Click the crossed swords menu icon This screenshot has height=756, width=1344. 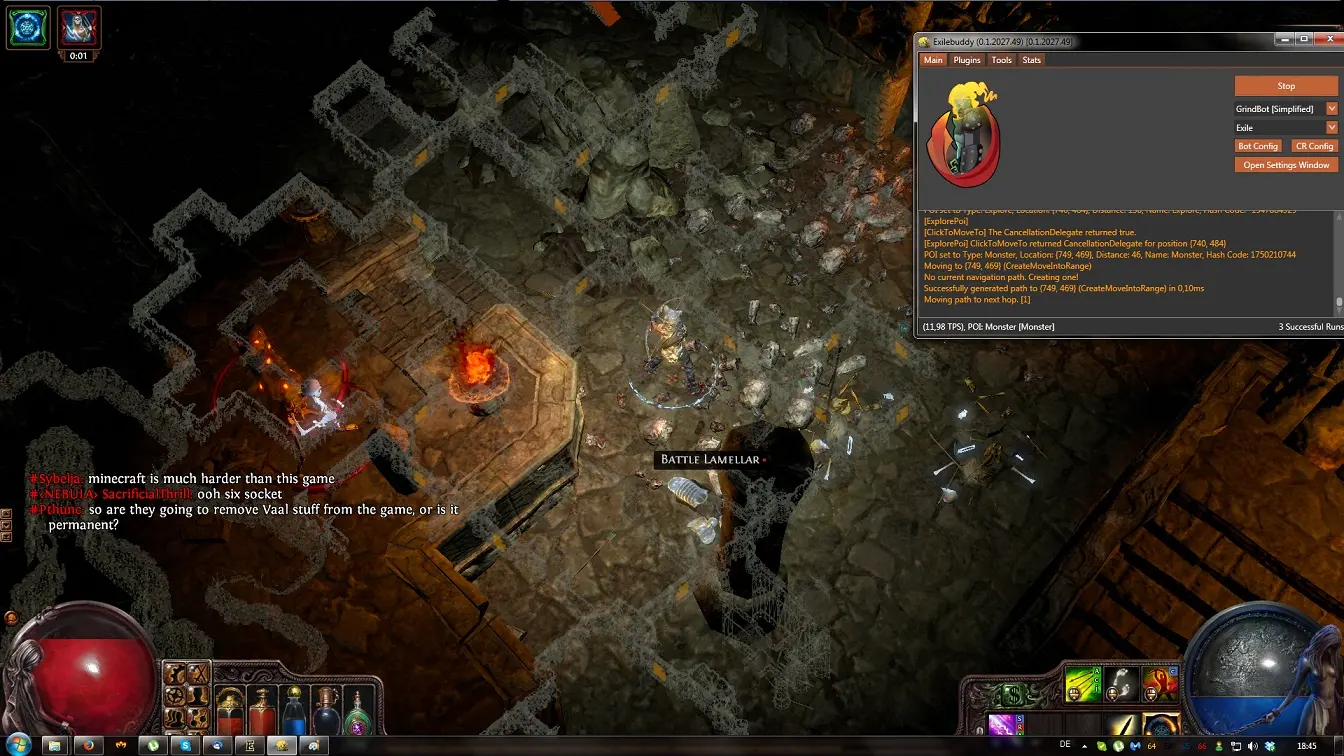click(x=199, y=674)
